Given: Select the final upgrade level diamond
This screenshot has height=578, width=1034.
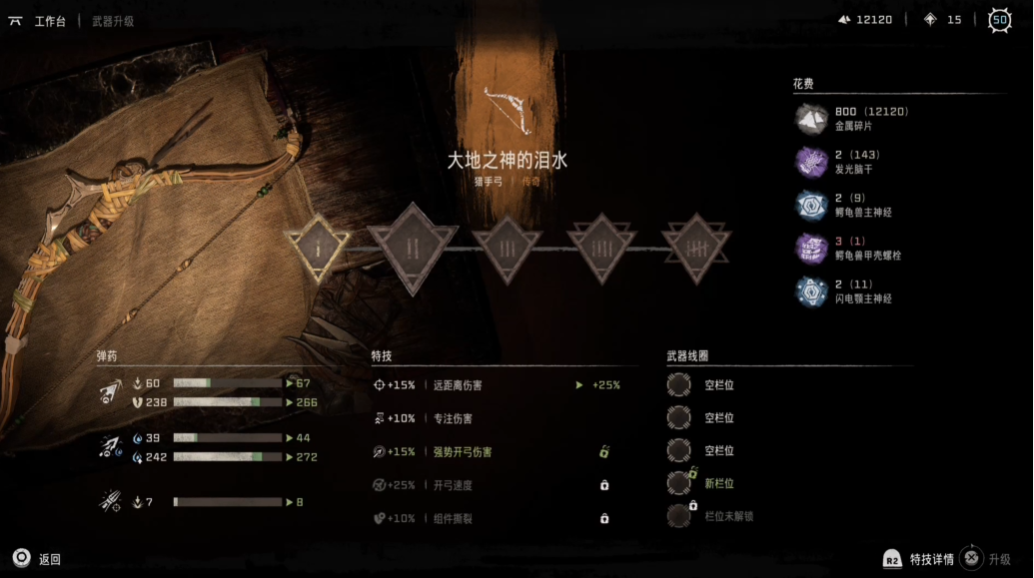Looking at the screenshot, I should tap(697, 247).
